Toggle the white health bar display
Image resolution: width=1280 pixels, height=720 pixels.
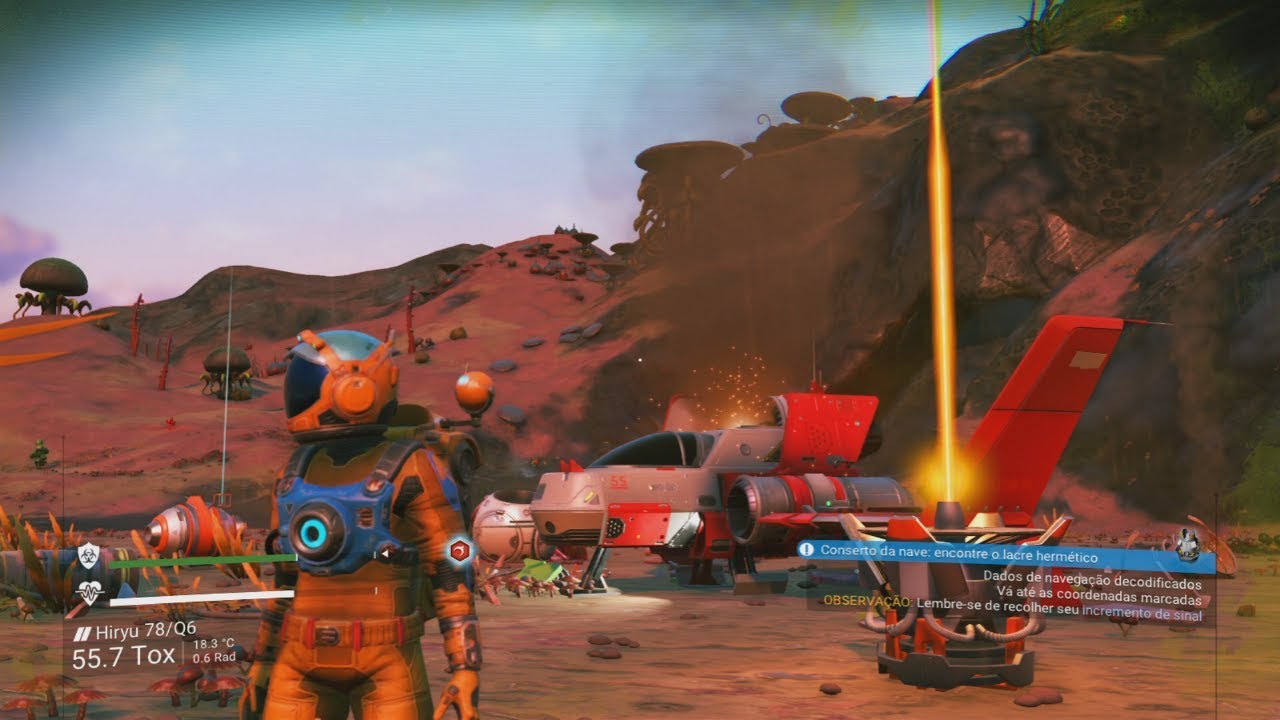coord(200,600)
